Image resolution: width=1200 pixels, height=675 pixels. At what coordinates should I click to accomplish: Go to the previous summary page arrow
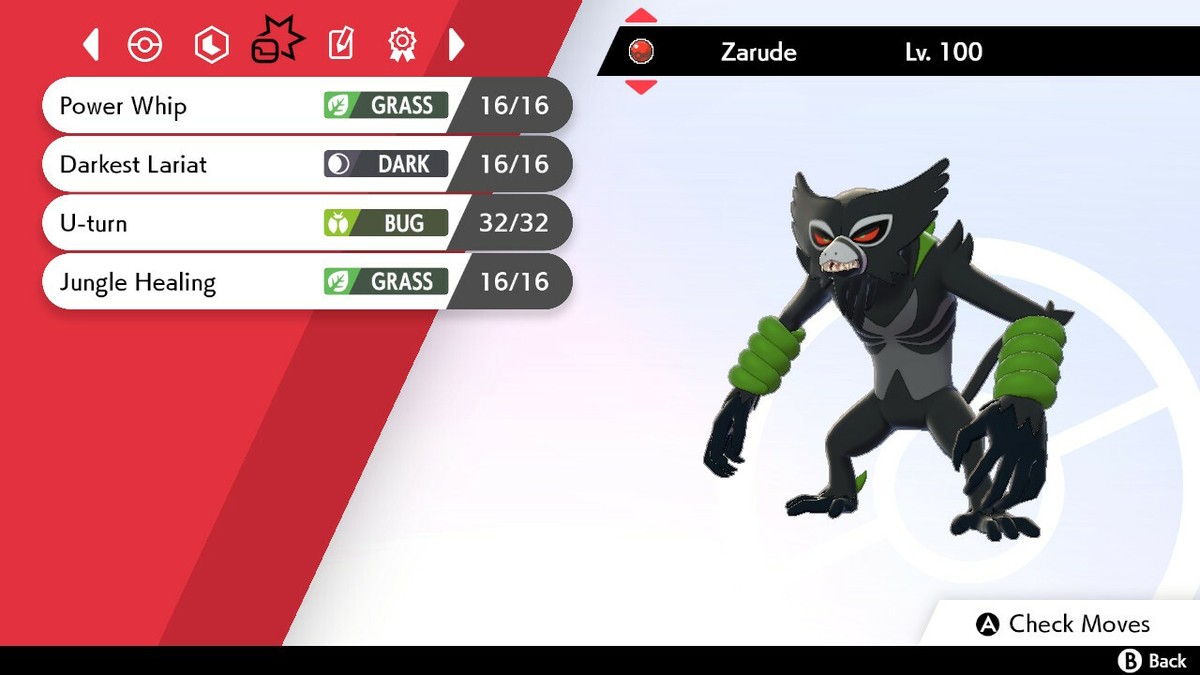[x=91, y=44]
